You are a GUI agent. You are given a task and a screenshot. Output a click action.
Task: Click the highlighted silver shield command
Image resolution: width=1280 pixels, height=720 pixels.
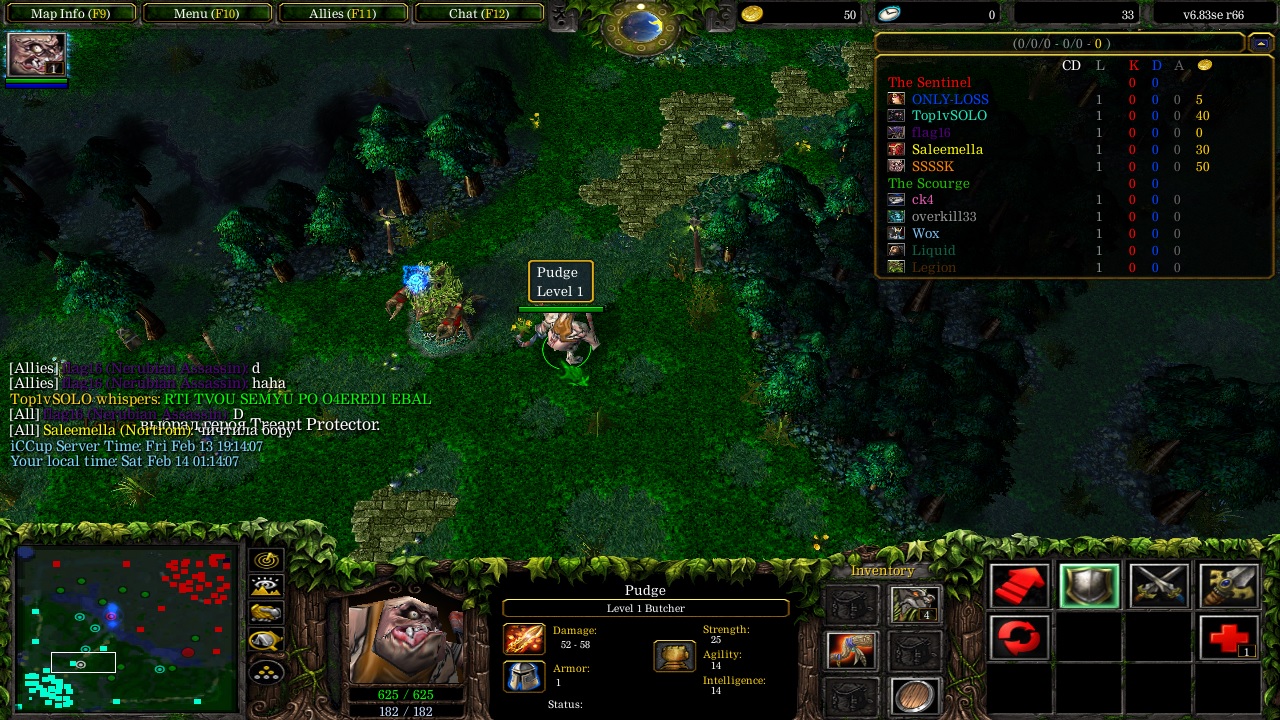(1089, 587)
